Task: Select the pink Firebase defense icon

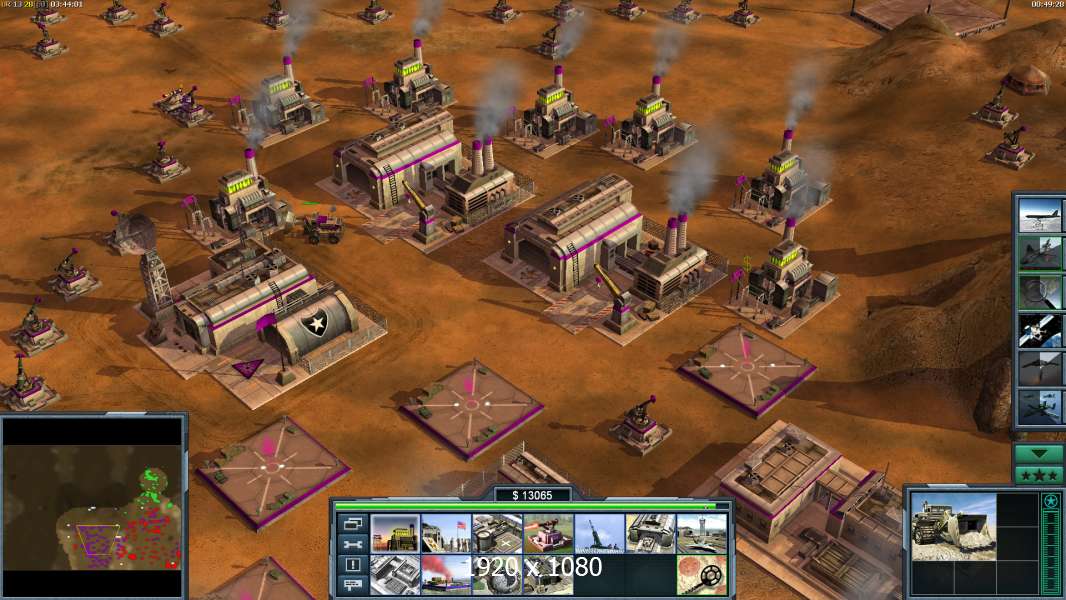Action: (548, 533)
